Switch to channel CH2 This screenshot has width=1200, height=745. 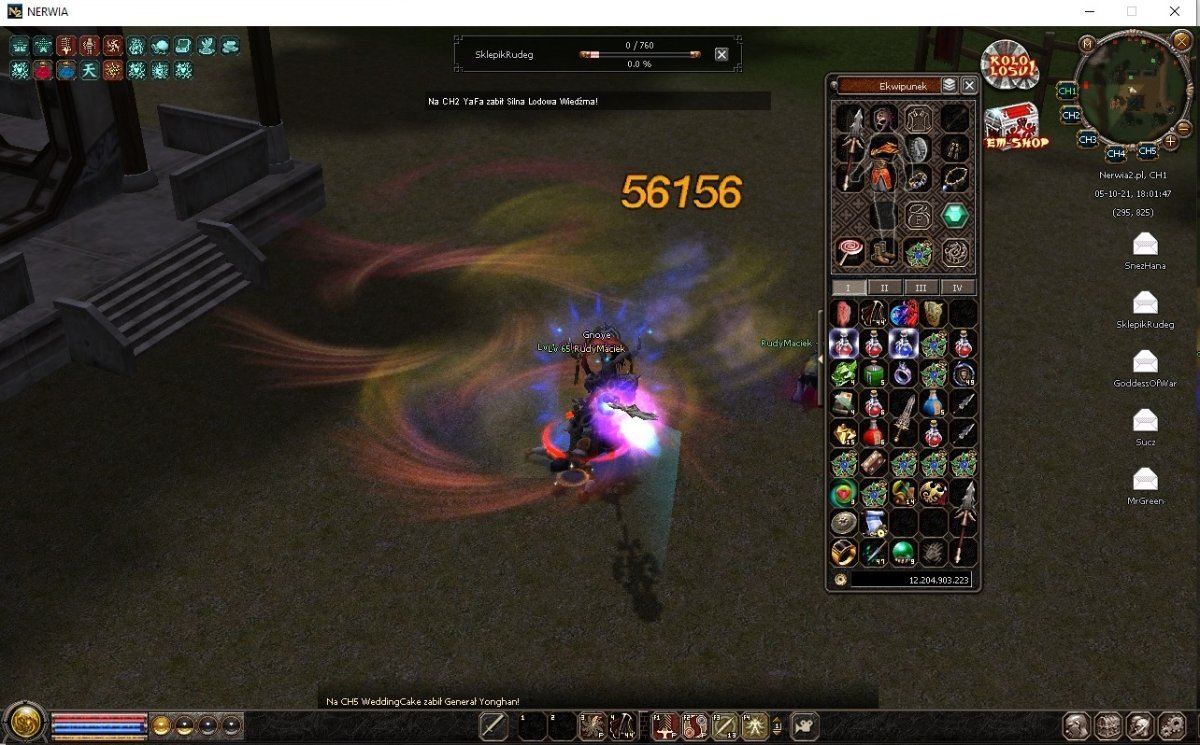pyautogui.click(x=1071, y=115)
